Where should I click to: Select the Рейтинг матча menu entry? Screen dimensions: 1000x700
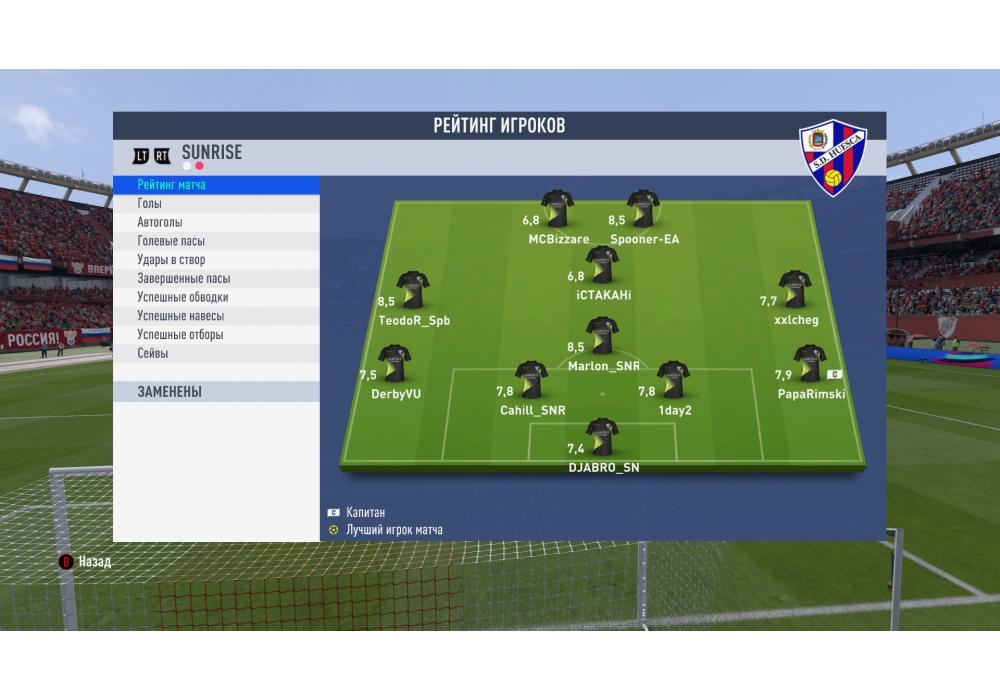216,185
